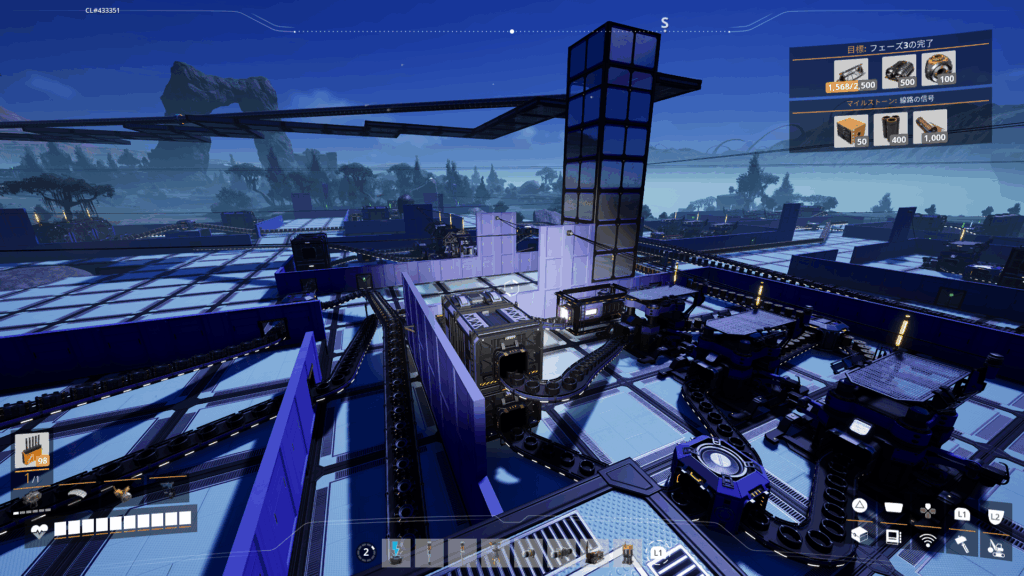1024x576 pixels.
Task: Click the milestone item requiring 1,000
Action: pos(931,128)
